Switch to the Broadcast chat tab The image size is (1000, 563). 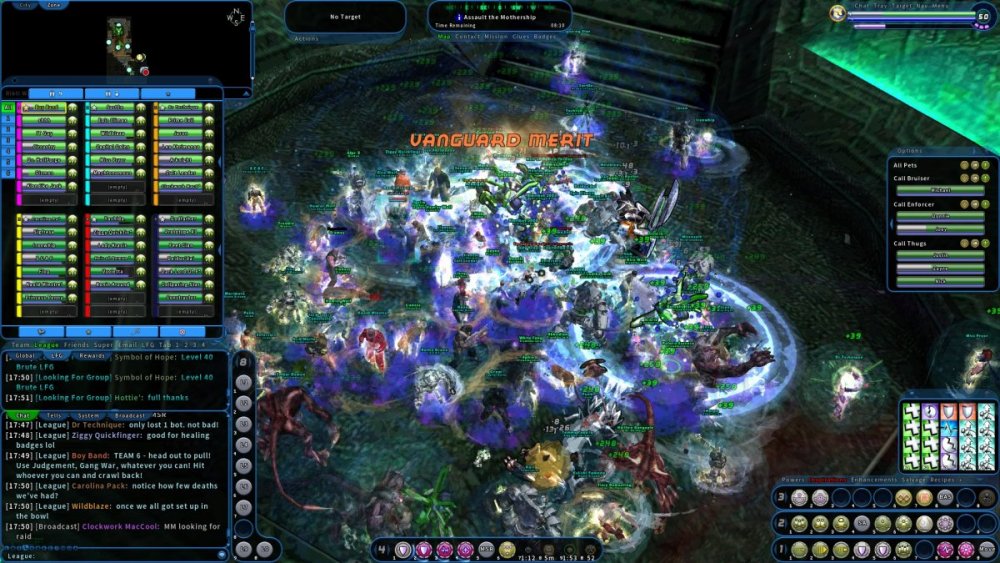[130, 415]
